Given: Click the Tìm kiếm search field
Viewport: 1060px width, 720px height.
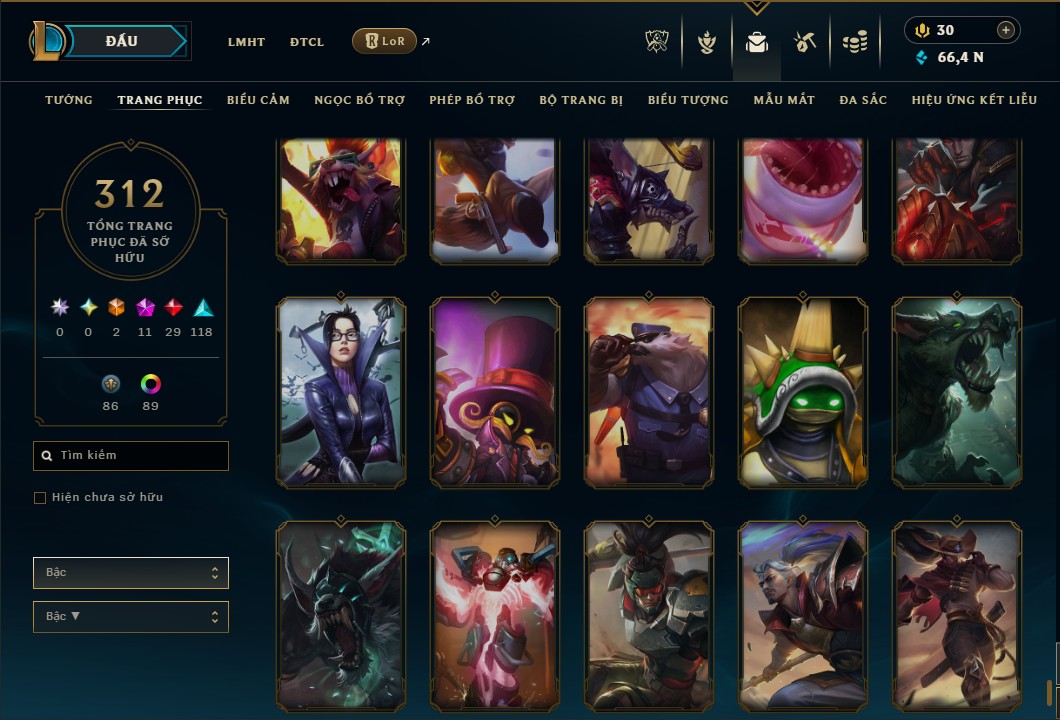Looking at the screenshot, I should 131,456.
